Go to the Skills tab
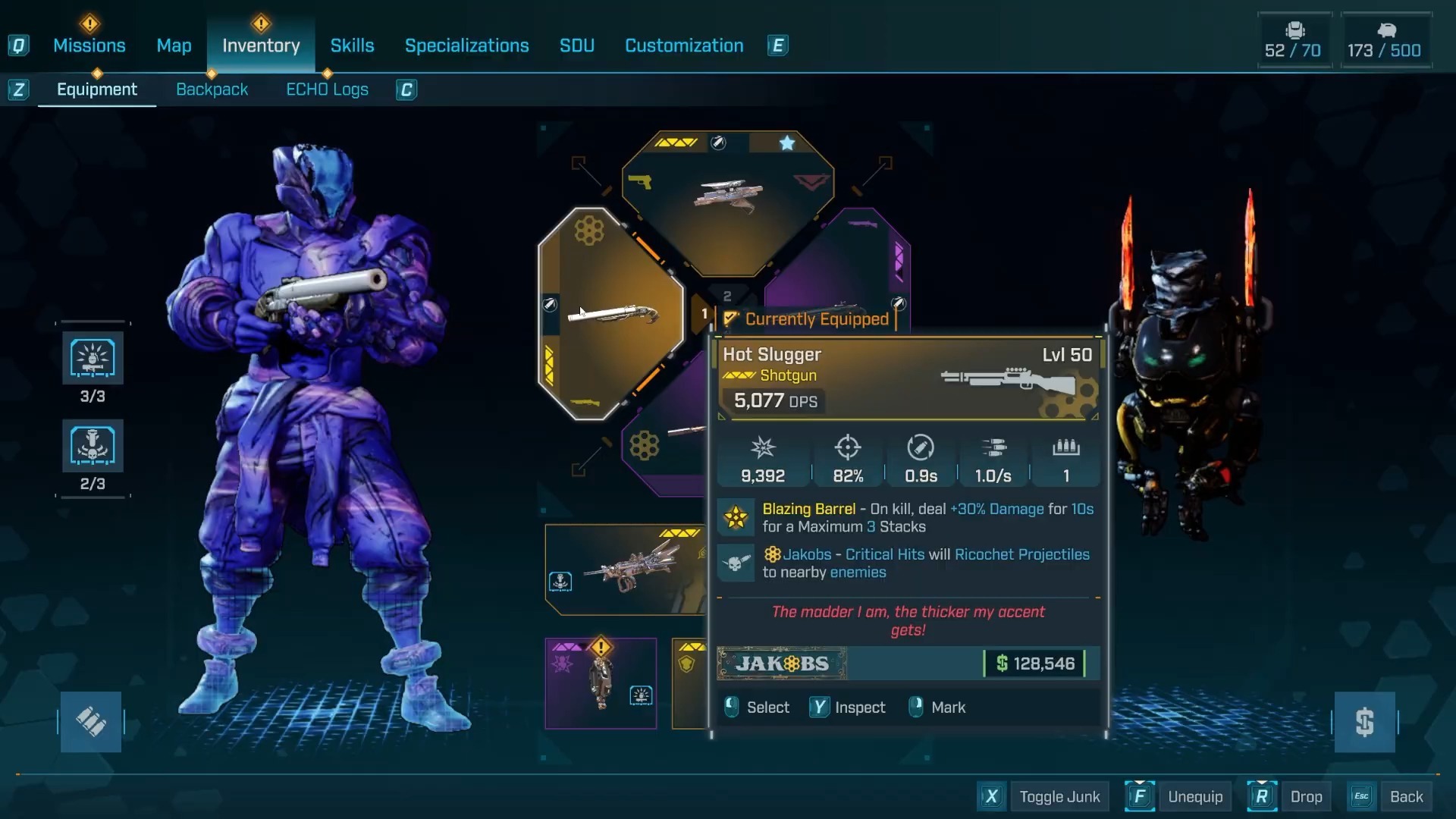Viewport: 1456px width, 819px height. click(352, 45)
